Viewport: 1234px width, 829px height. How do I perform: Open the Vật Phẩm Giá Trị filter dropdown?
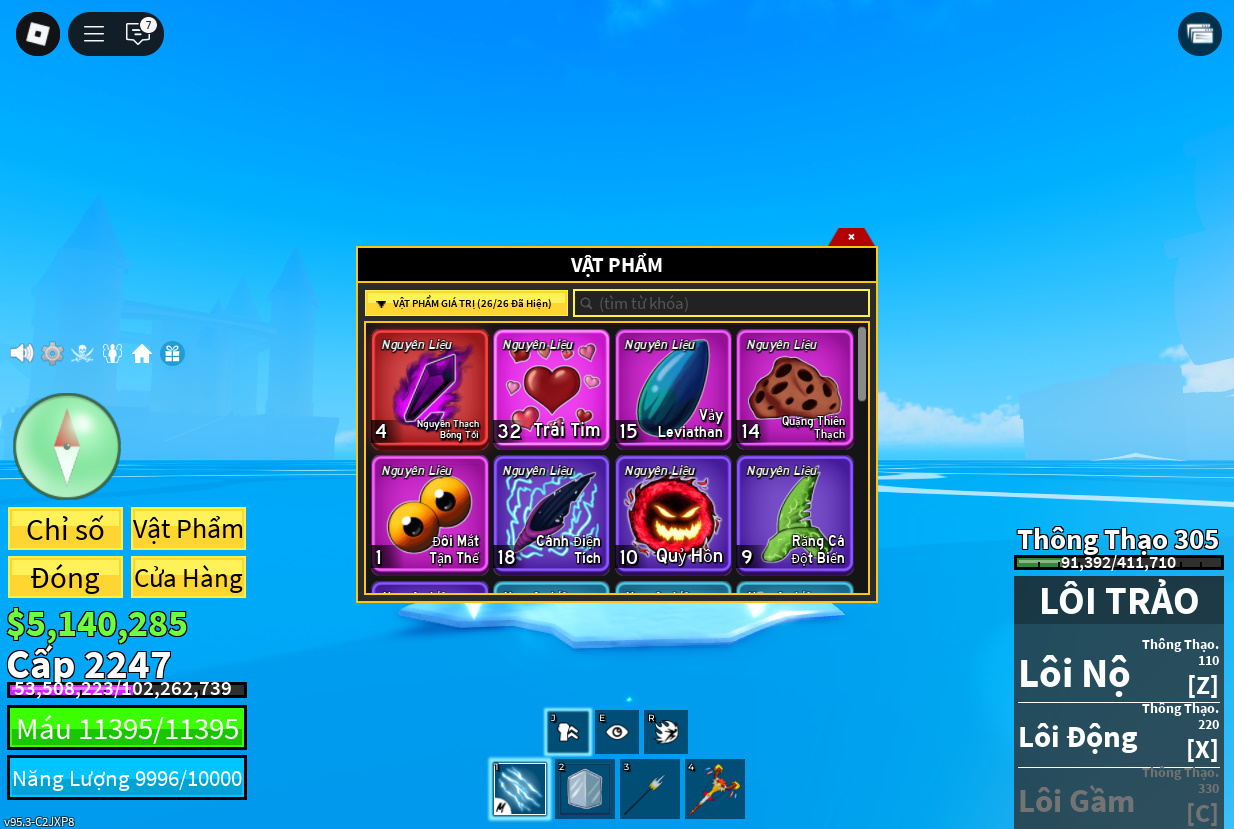(x=466, y=303)
